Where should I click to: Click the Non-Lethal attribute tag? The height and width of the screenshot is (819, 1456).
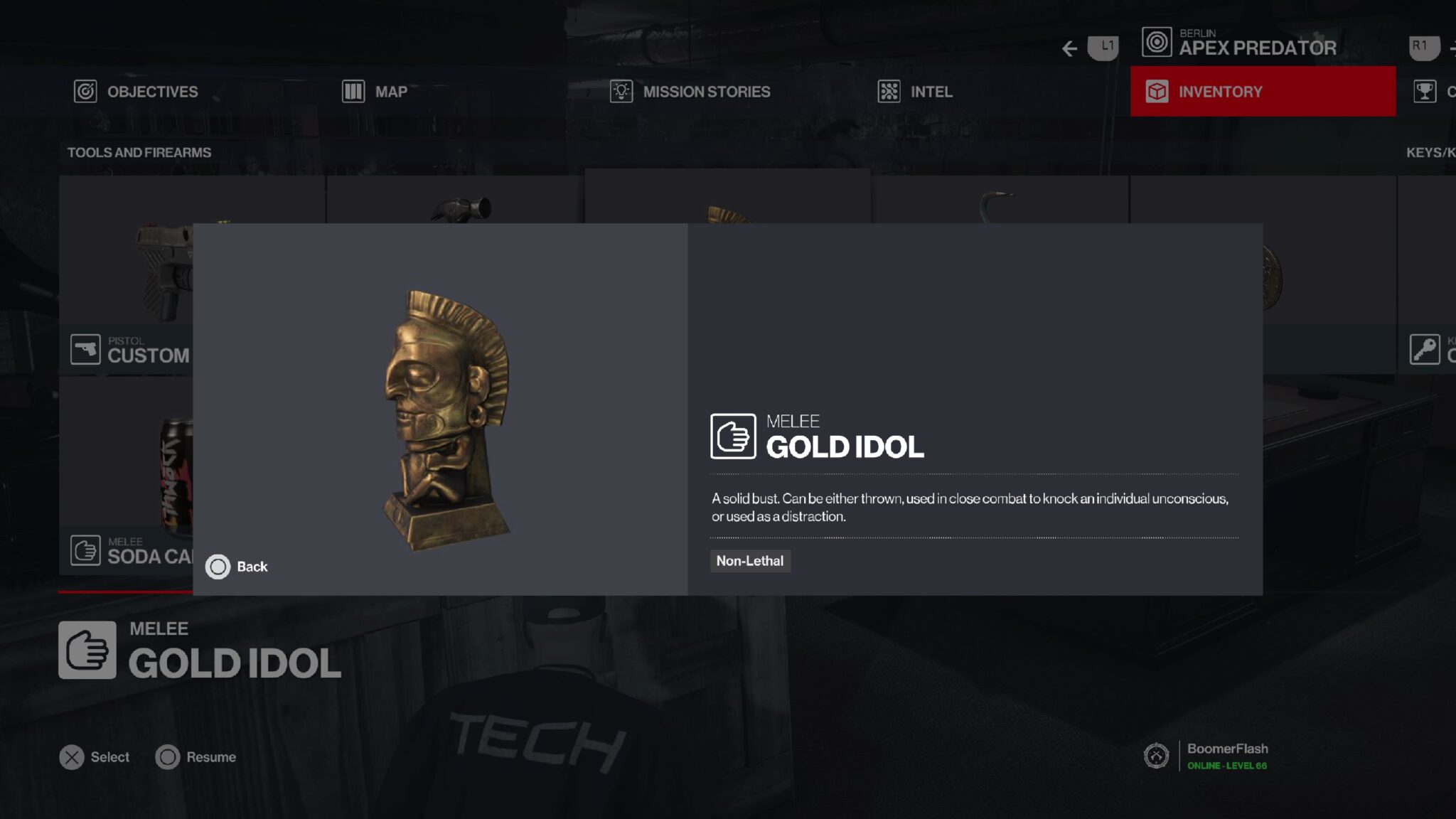coord(750,561)
